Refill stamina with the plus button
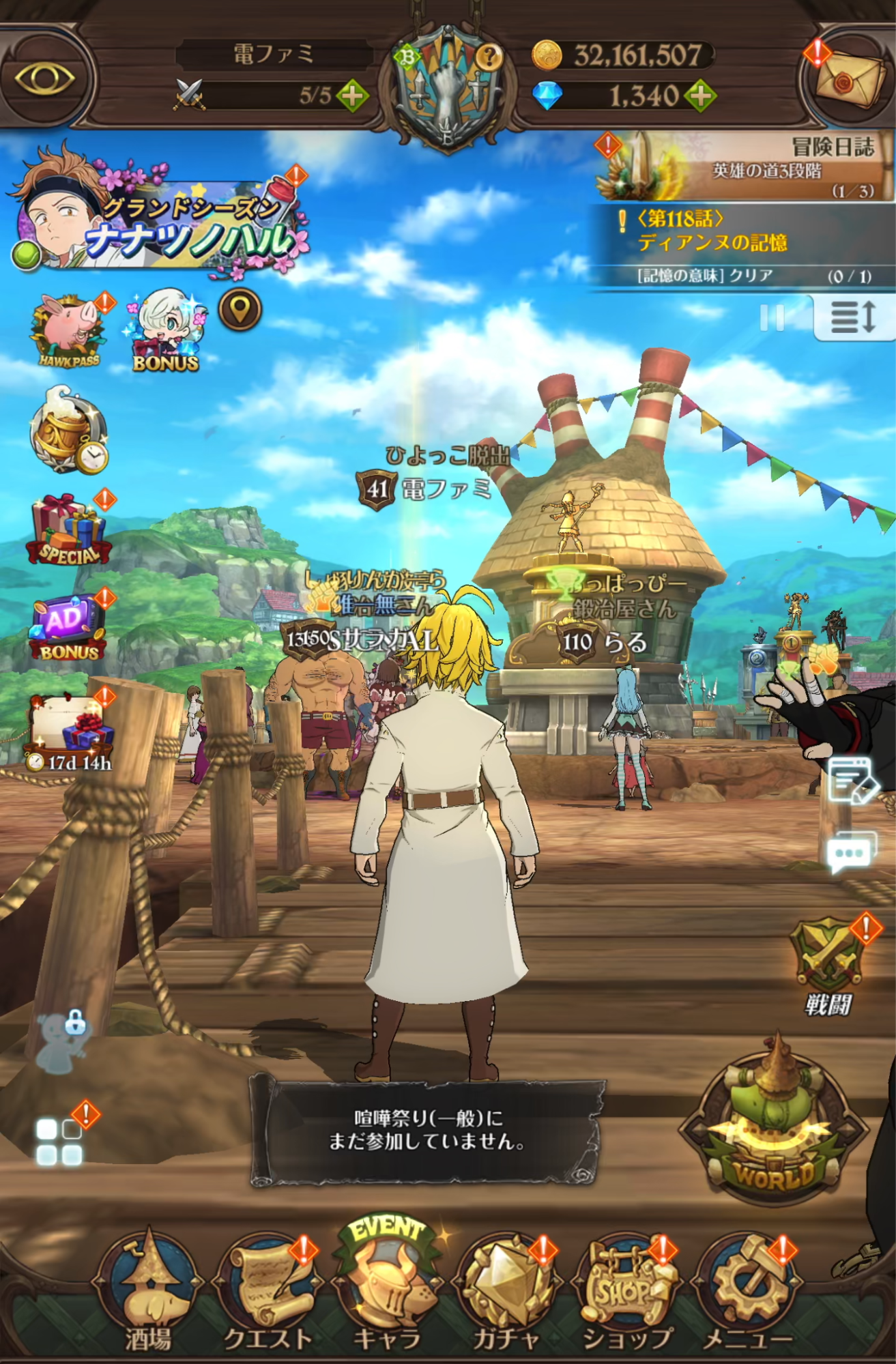 [353, 96]
